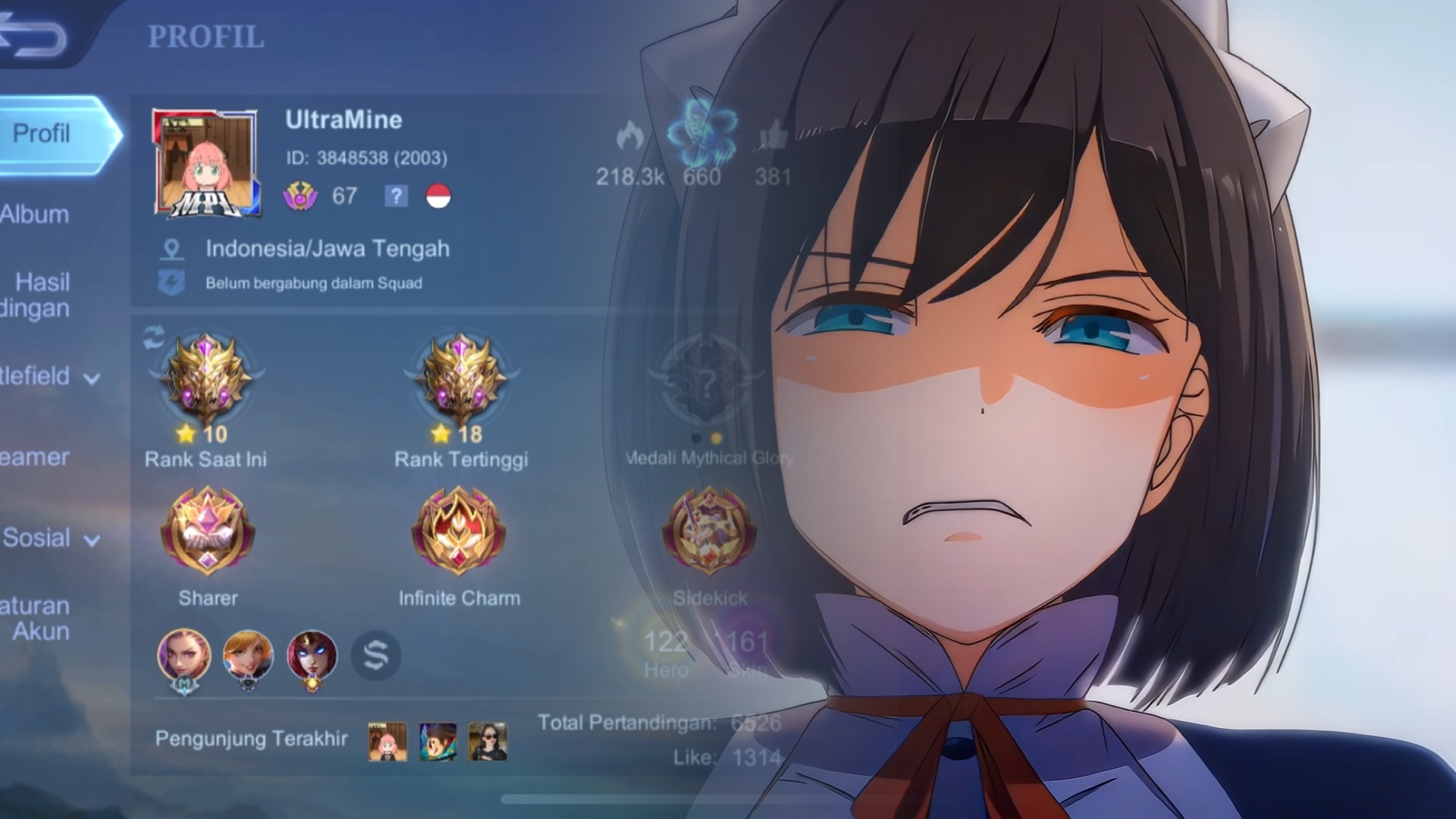
Task: Open the Album tab
Action: [35, 215]
